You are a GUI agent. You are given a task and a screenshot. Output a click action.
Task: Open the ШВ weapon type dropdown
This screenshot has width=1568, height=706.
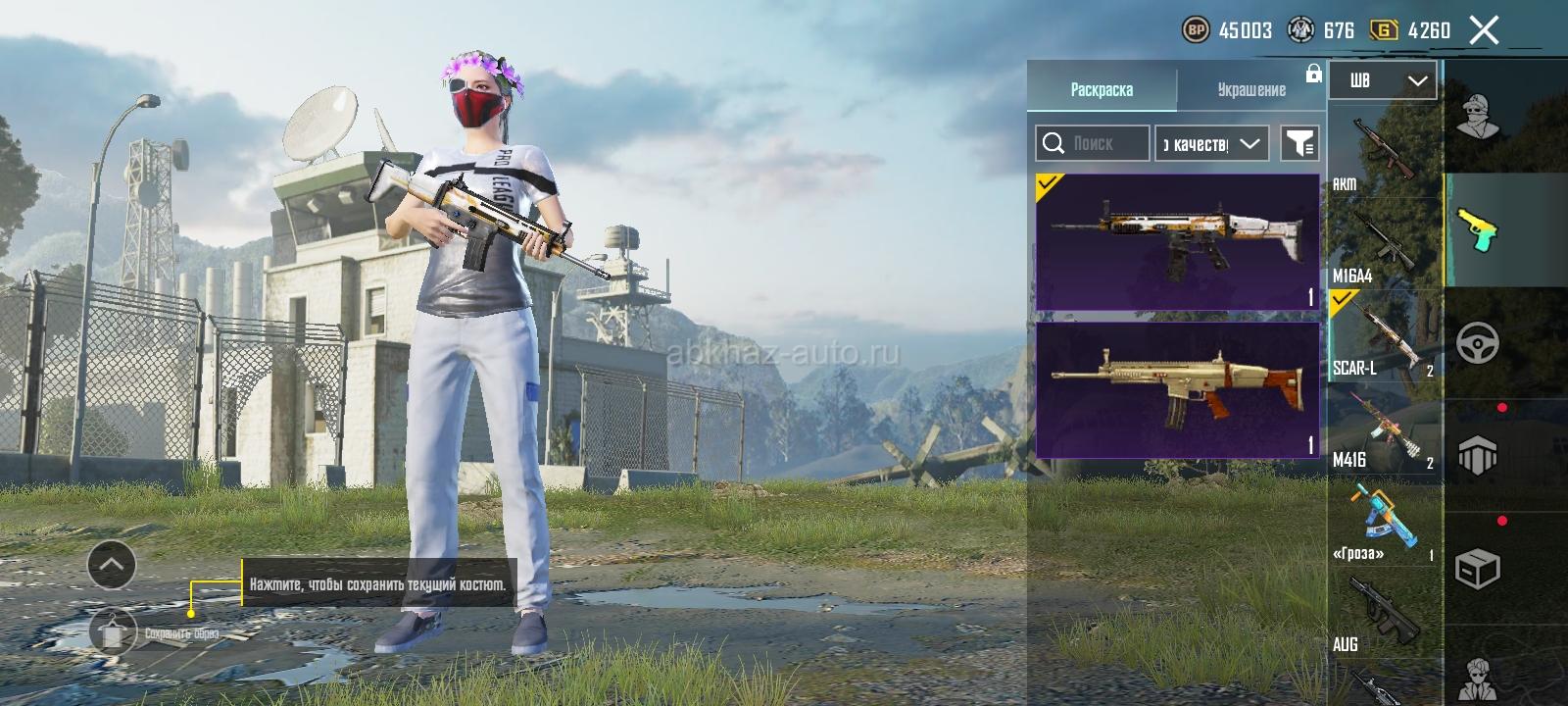(1382, 80)
